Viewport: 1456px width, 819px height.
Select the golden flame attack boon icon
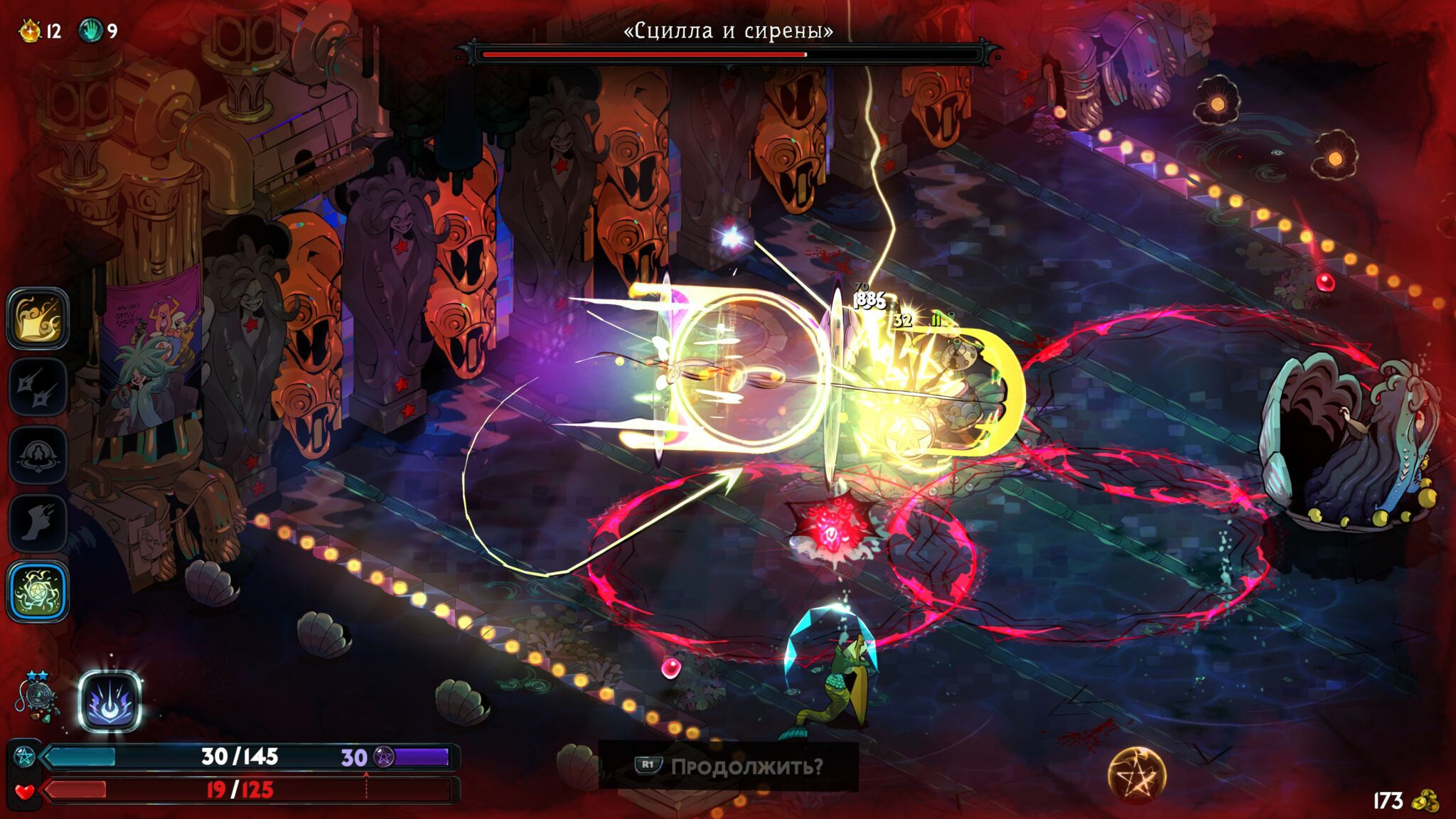point(38,318)
